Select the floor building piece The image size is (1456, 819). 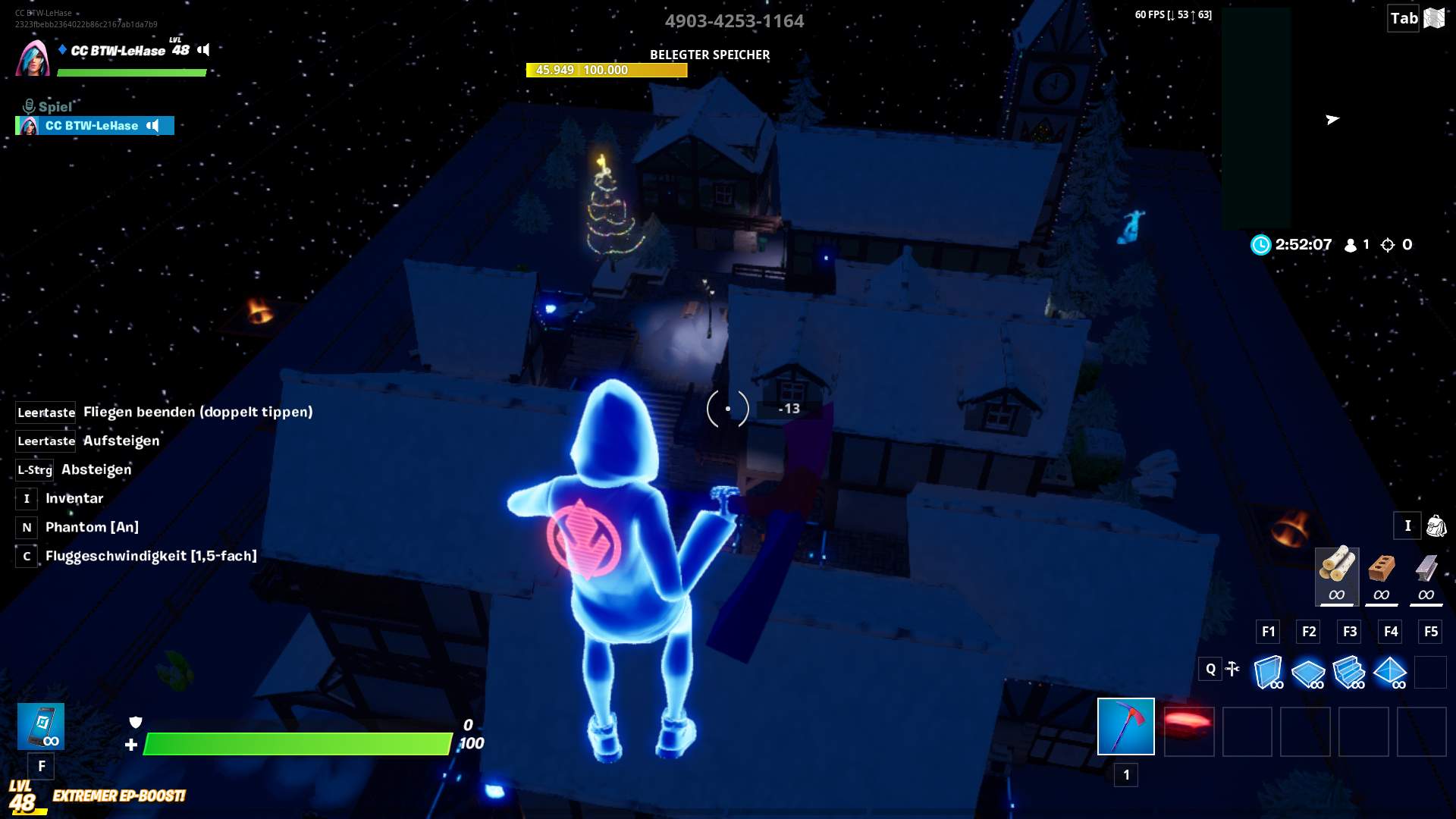pos(1308,672)
